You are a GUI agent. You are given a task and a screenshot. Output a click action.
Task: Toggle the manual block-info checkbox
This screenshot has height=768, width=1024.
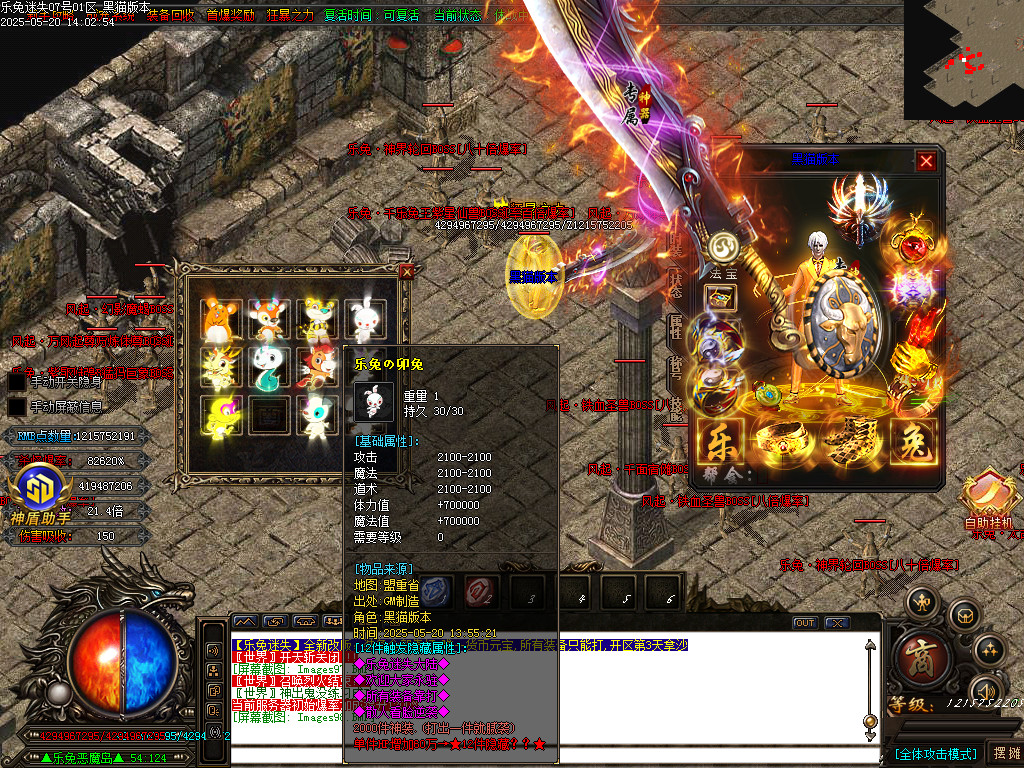17,407
